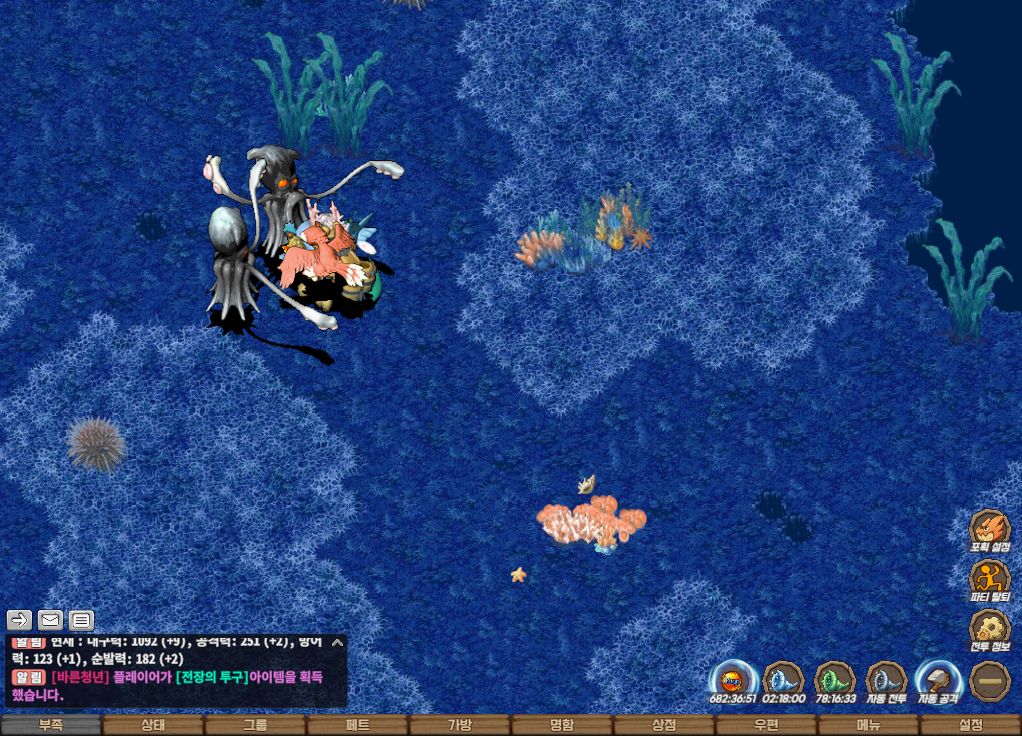Image resolution: width=1022 pixels, height=736 pixels.
Task: Show 전투 정보 battle info icon
Action: click(989, 629)
